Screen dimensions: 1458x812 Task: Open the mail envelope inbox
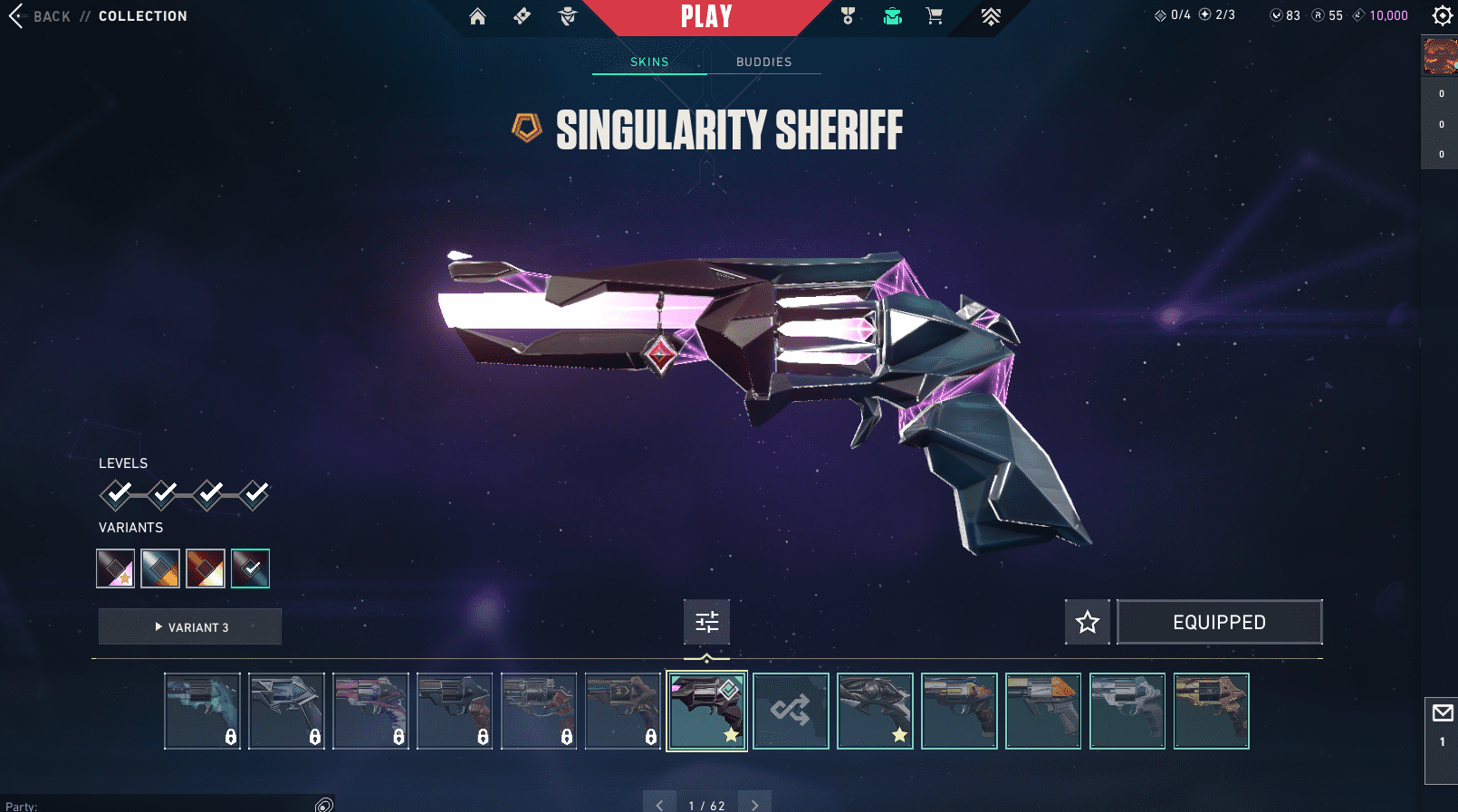click(1442, 713)
